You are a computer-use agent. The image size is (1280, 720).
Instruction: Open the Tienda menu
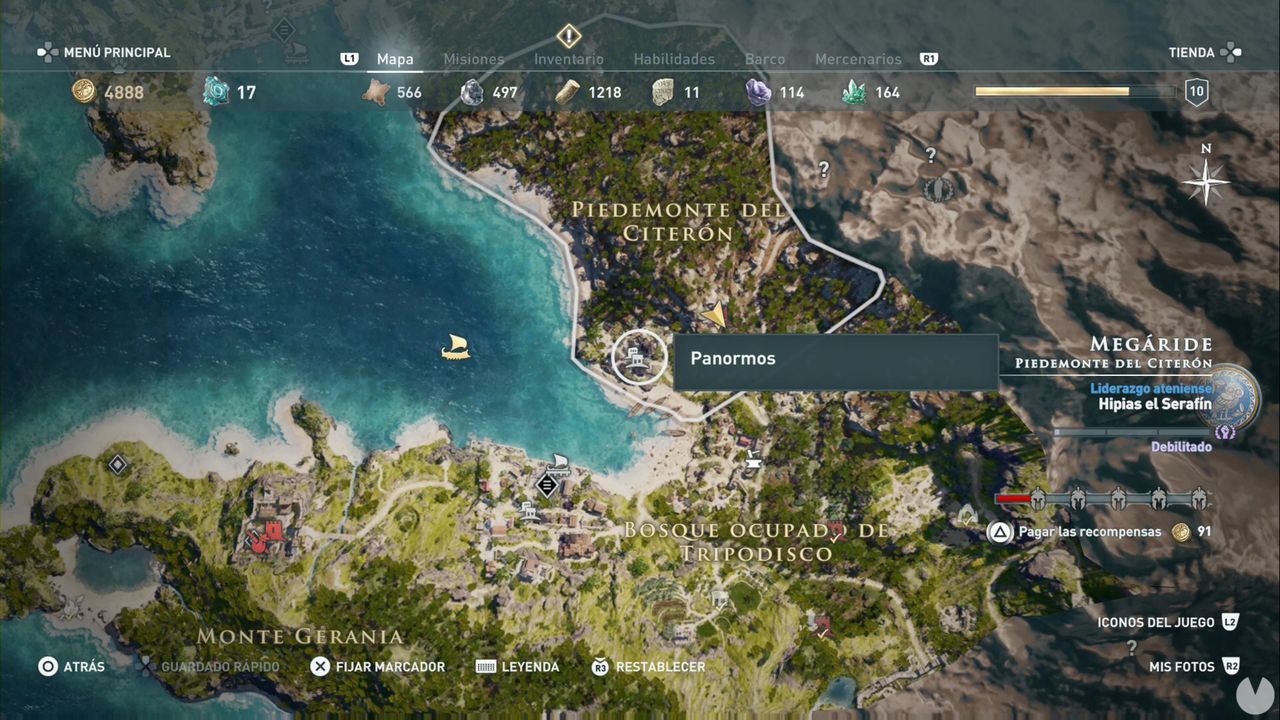1192,52
